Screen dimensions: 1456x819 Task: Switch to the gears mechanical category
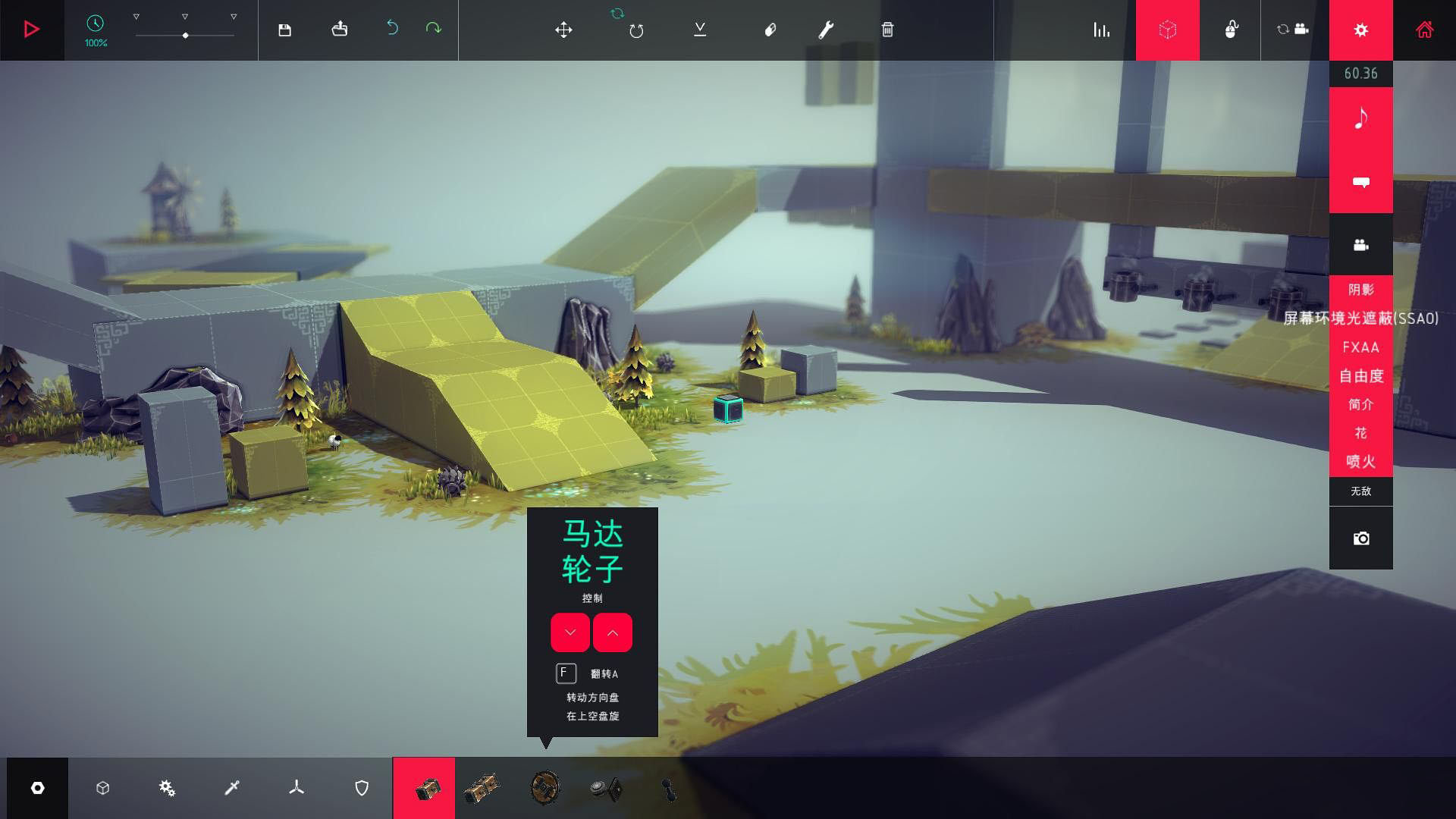[x=167, y=789]
